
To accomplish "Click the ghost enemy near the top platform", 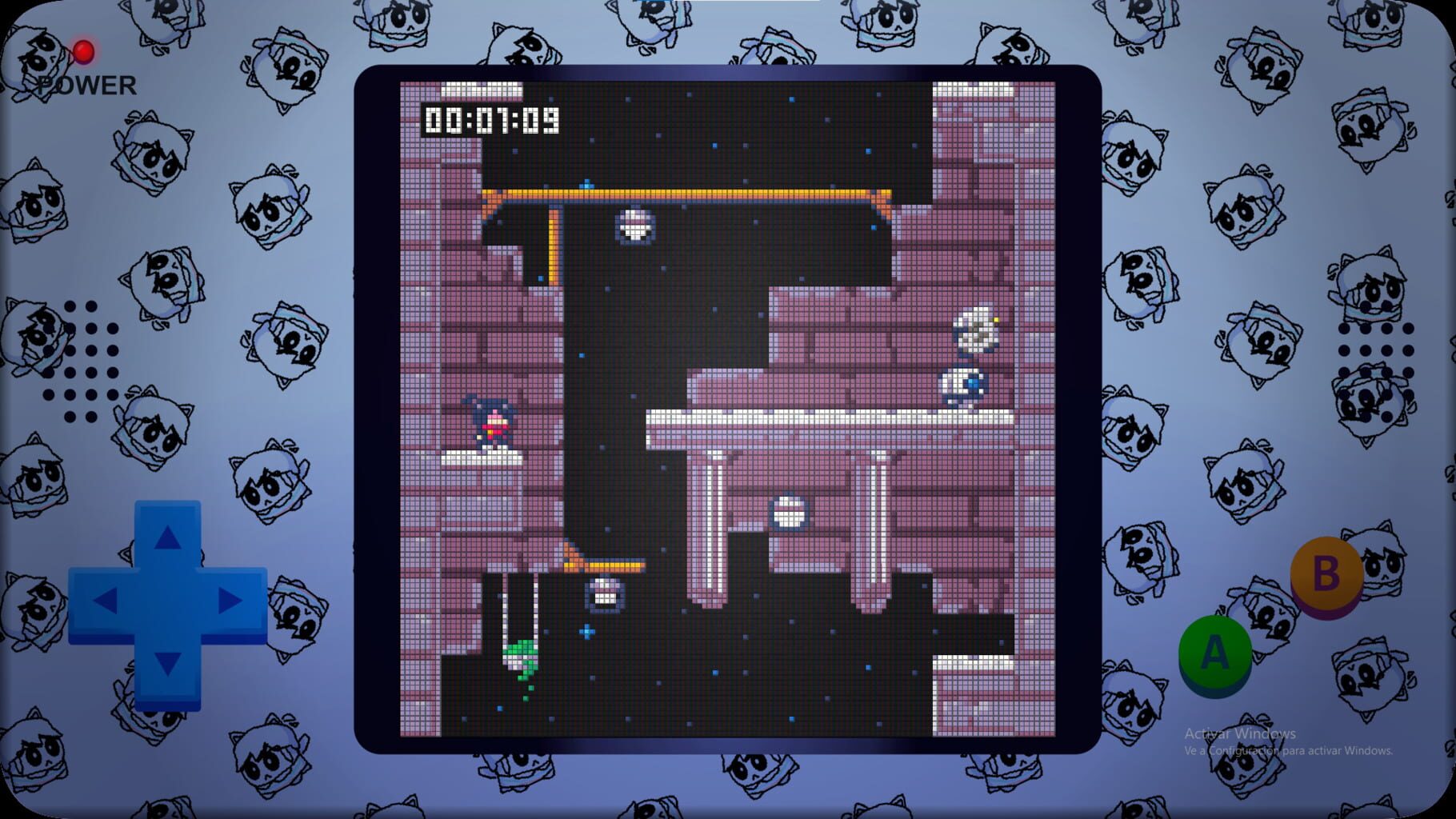I will (x=634, y=226).
